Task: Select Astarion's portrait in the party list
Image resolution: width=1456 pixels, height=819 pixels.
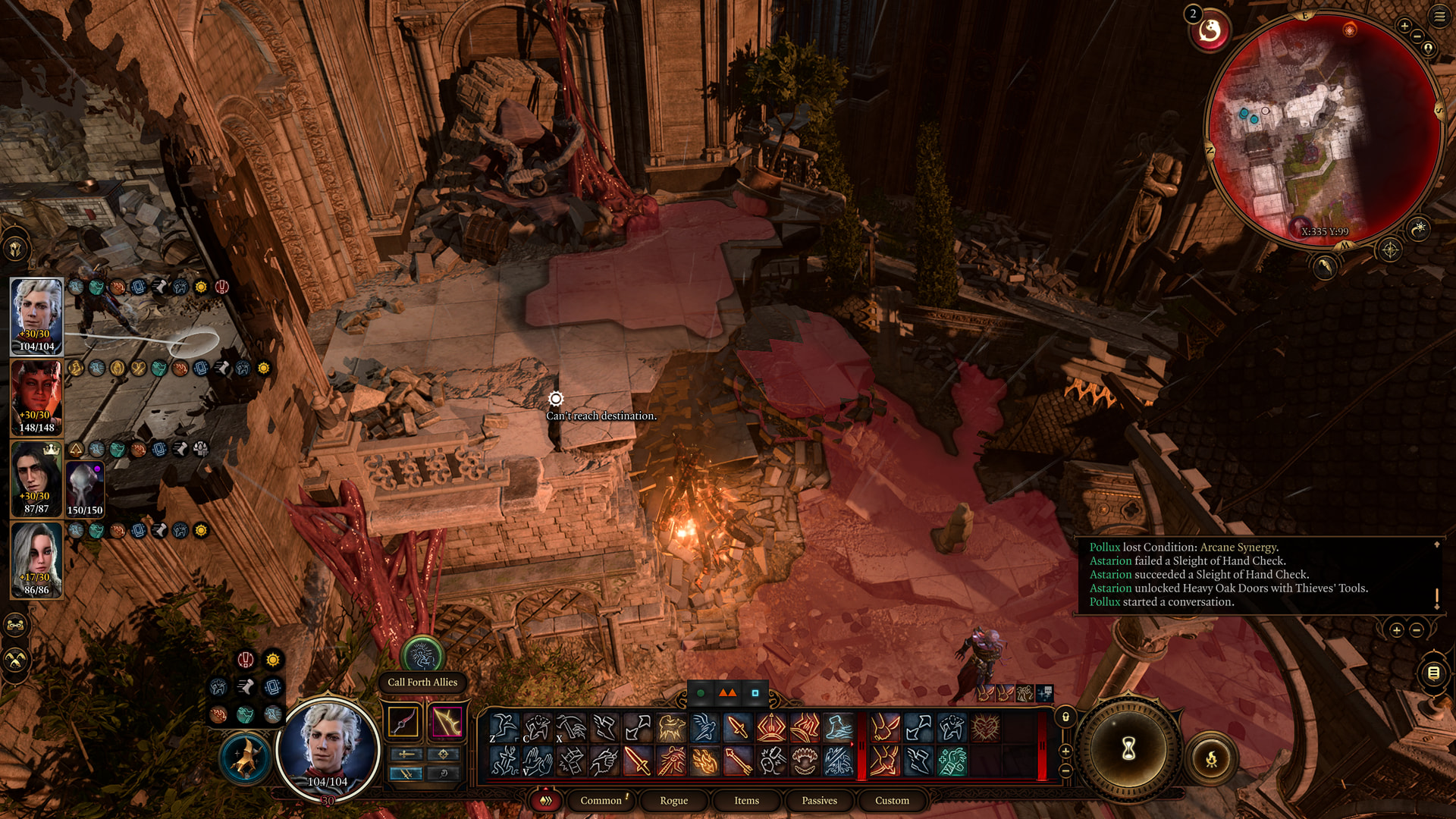Action: click(x=36, y=315)
